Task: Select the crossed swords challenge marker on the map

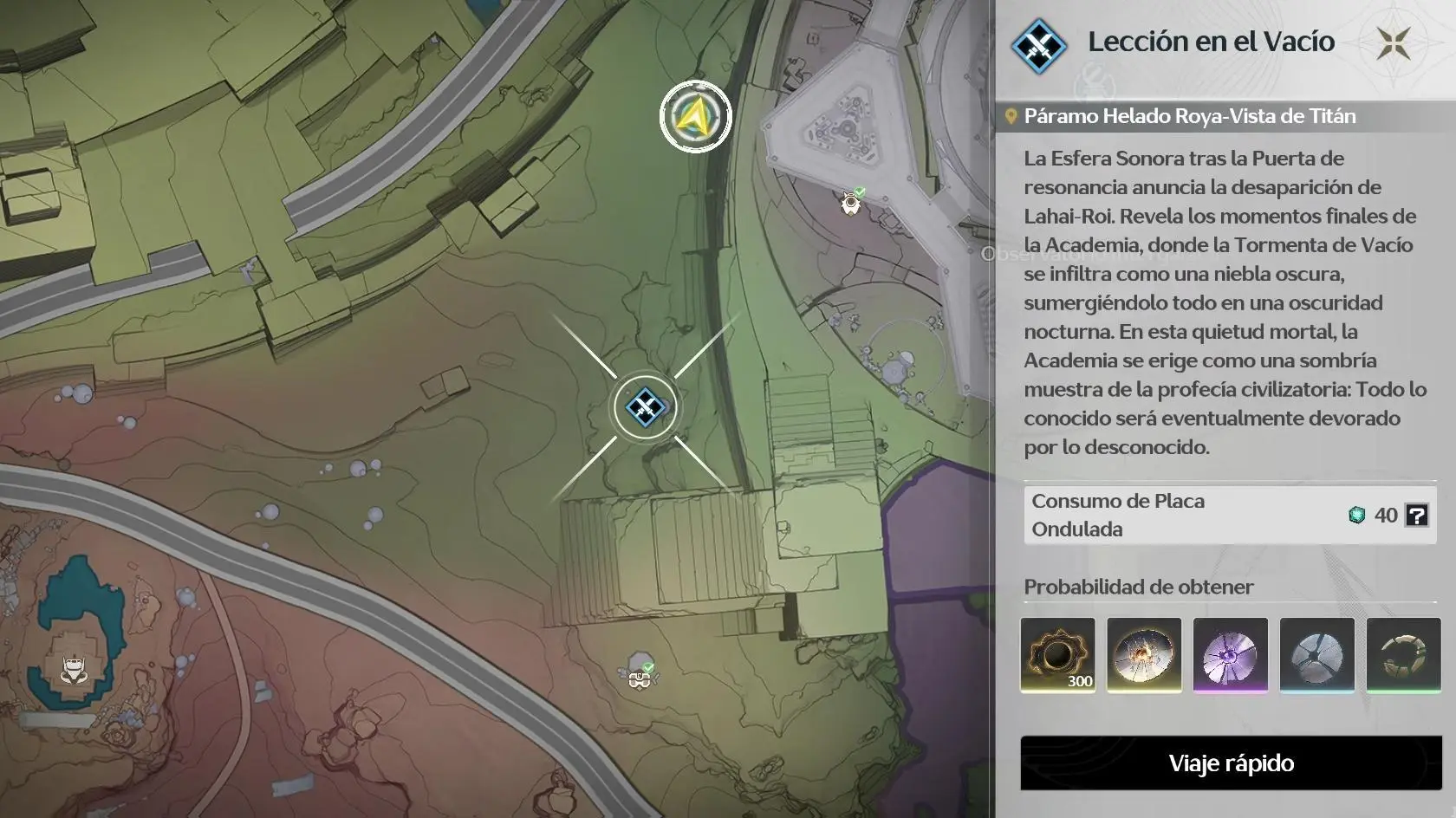Action: click(x=645, y=407)
